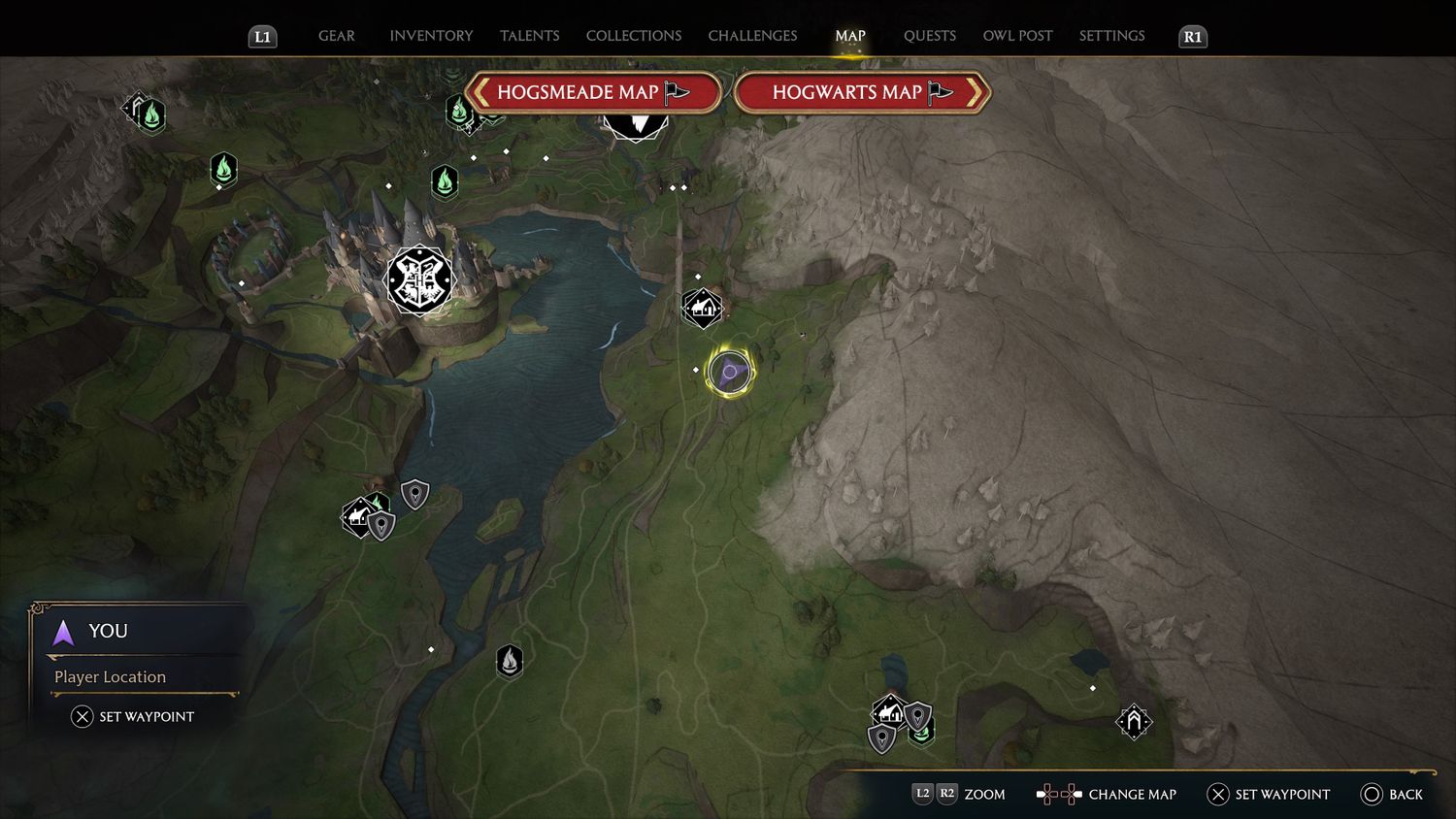This screenshot has height=819, width=1456.
Task: Switch to the Owl Post tab
Action: [1017, 36]
